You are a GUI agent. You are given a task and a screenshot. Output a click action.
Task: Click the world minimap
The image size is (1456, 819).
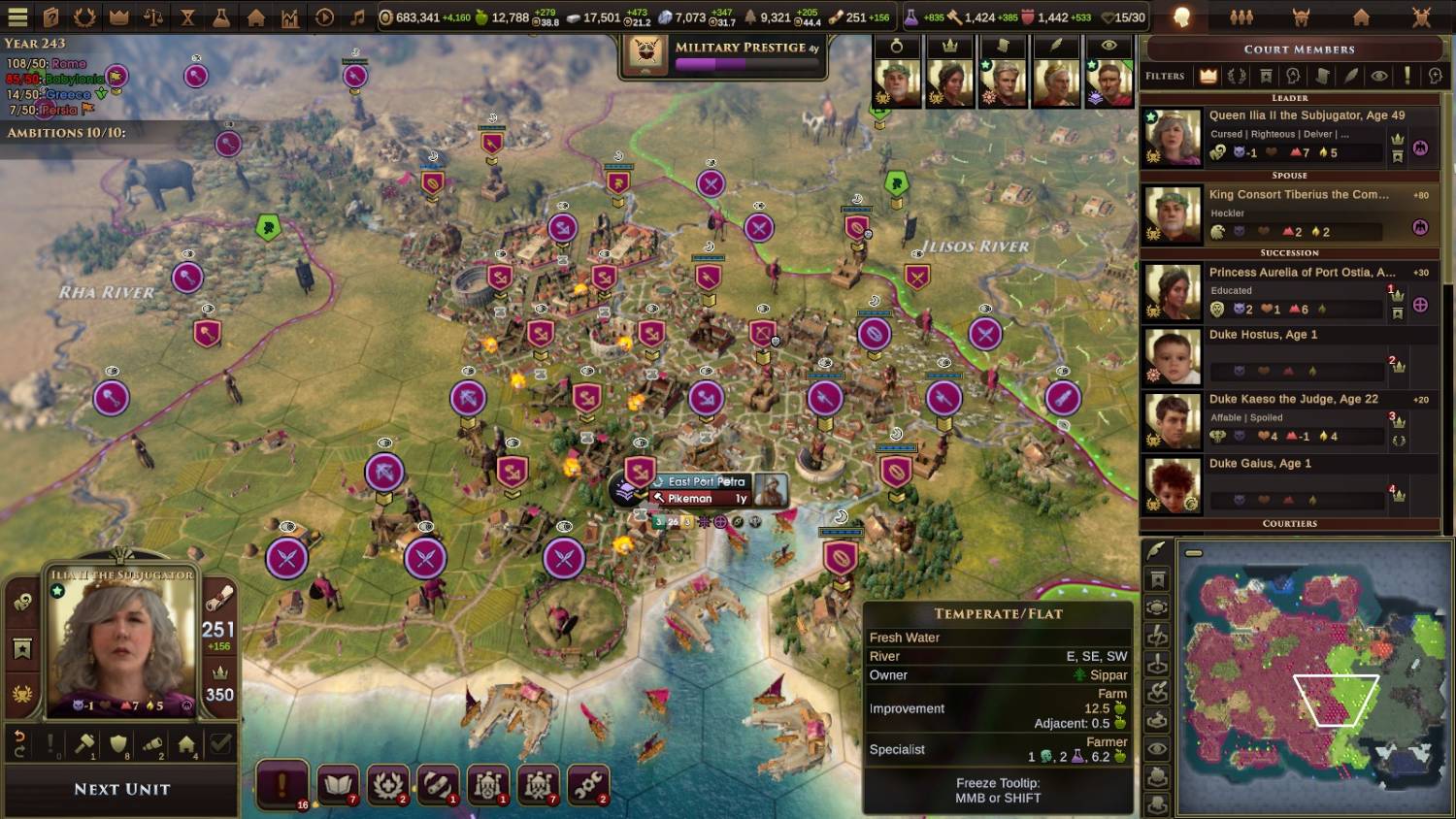click(1310, 677)
